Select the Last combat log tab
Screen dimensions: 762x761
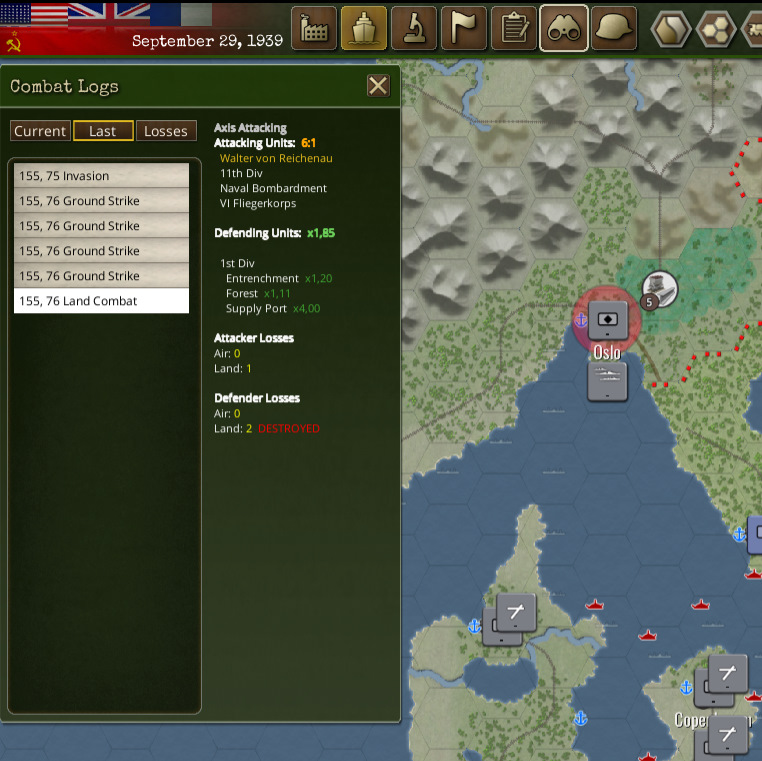(103, 131)
